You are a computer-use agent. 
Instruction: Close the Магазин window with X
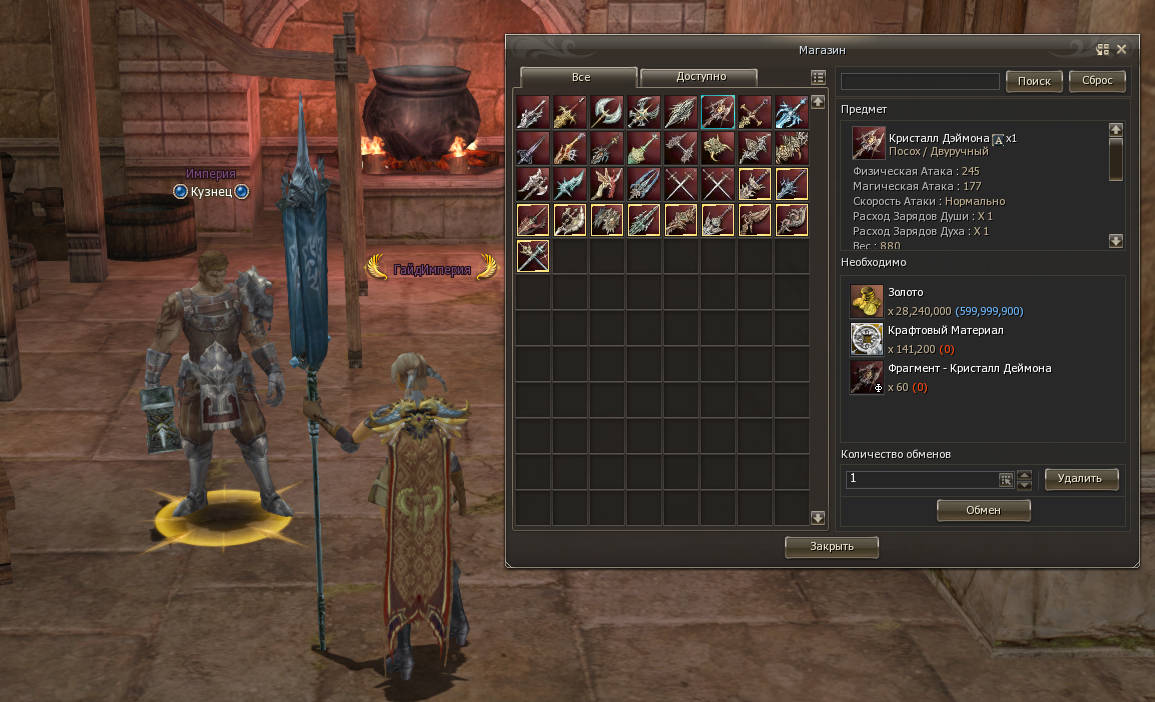pos(1122,49)
